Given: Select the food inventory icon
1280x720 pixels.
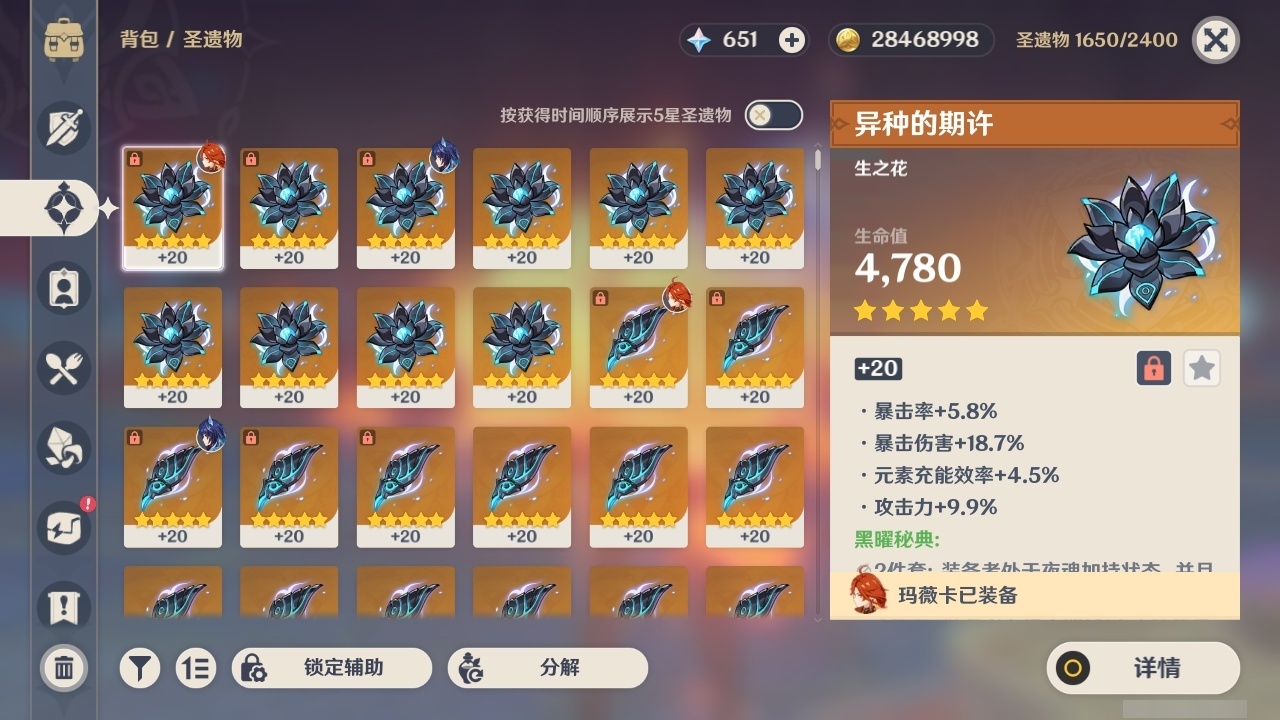Looking at the screenshot, I should pyautogui.click(x=62, y=368).
